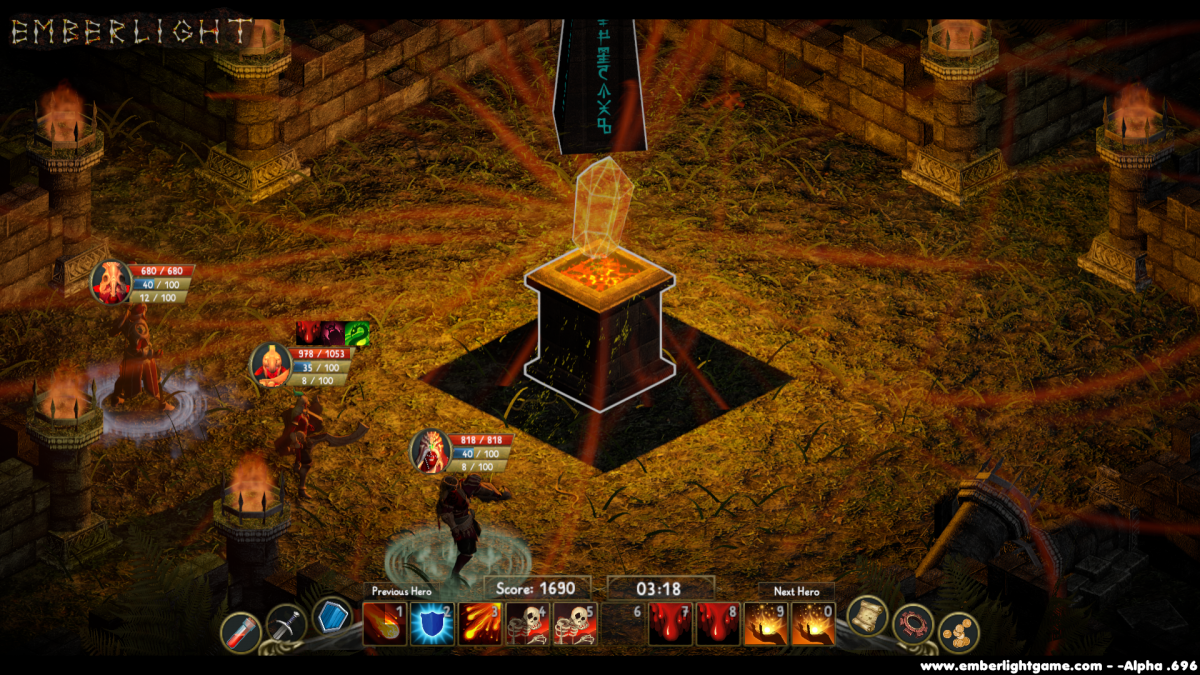Select the sword attack icon
Image resolution: width=1200 pixels, height=675 pixels.
tap(286, 626)
